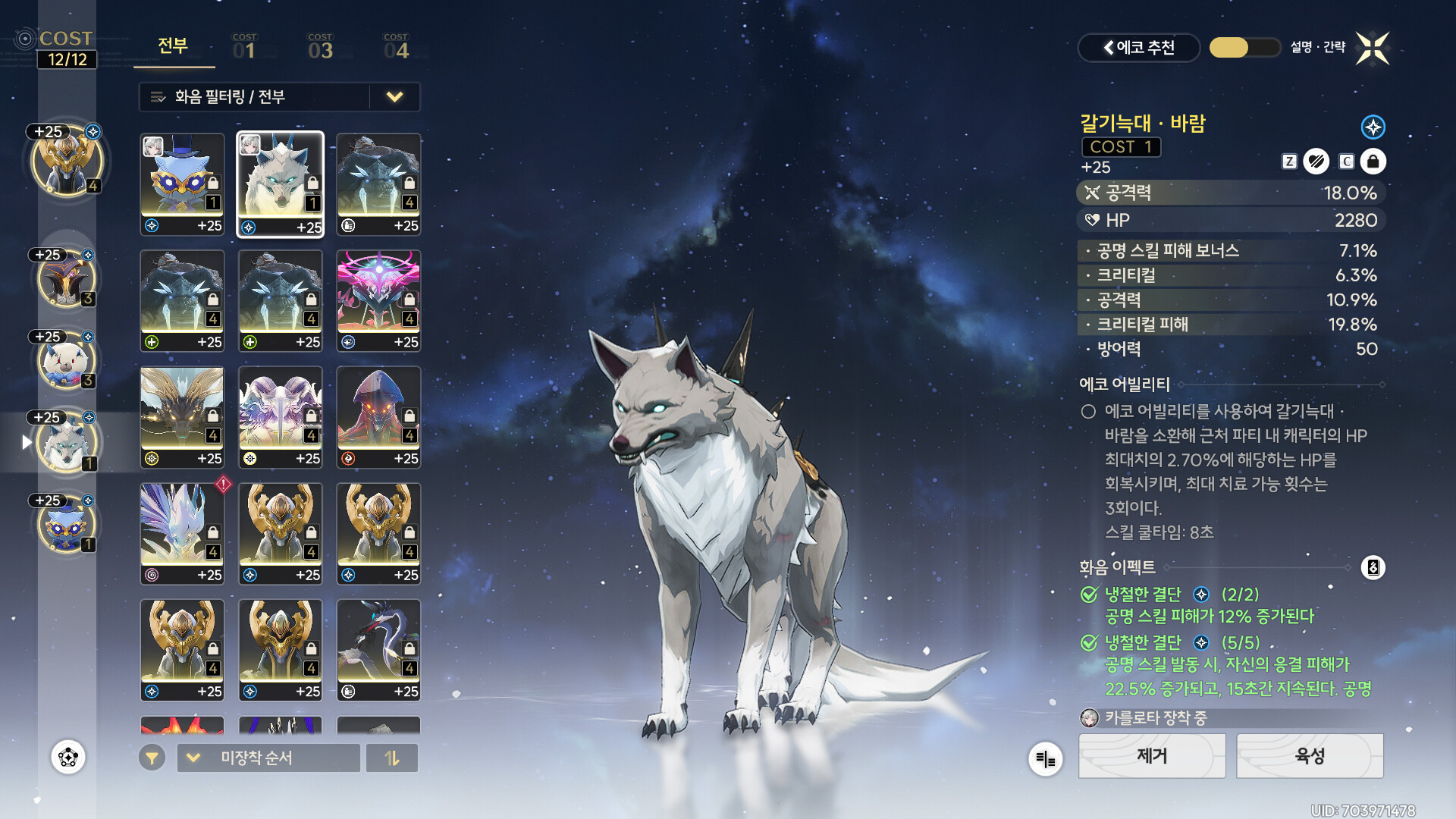Close the echo screen with the X
The width and height of the screenshot is (1456, 819).
(x=1373, y=49)
